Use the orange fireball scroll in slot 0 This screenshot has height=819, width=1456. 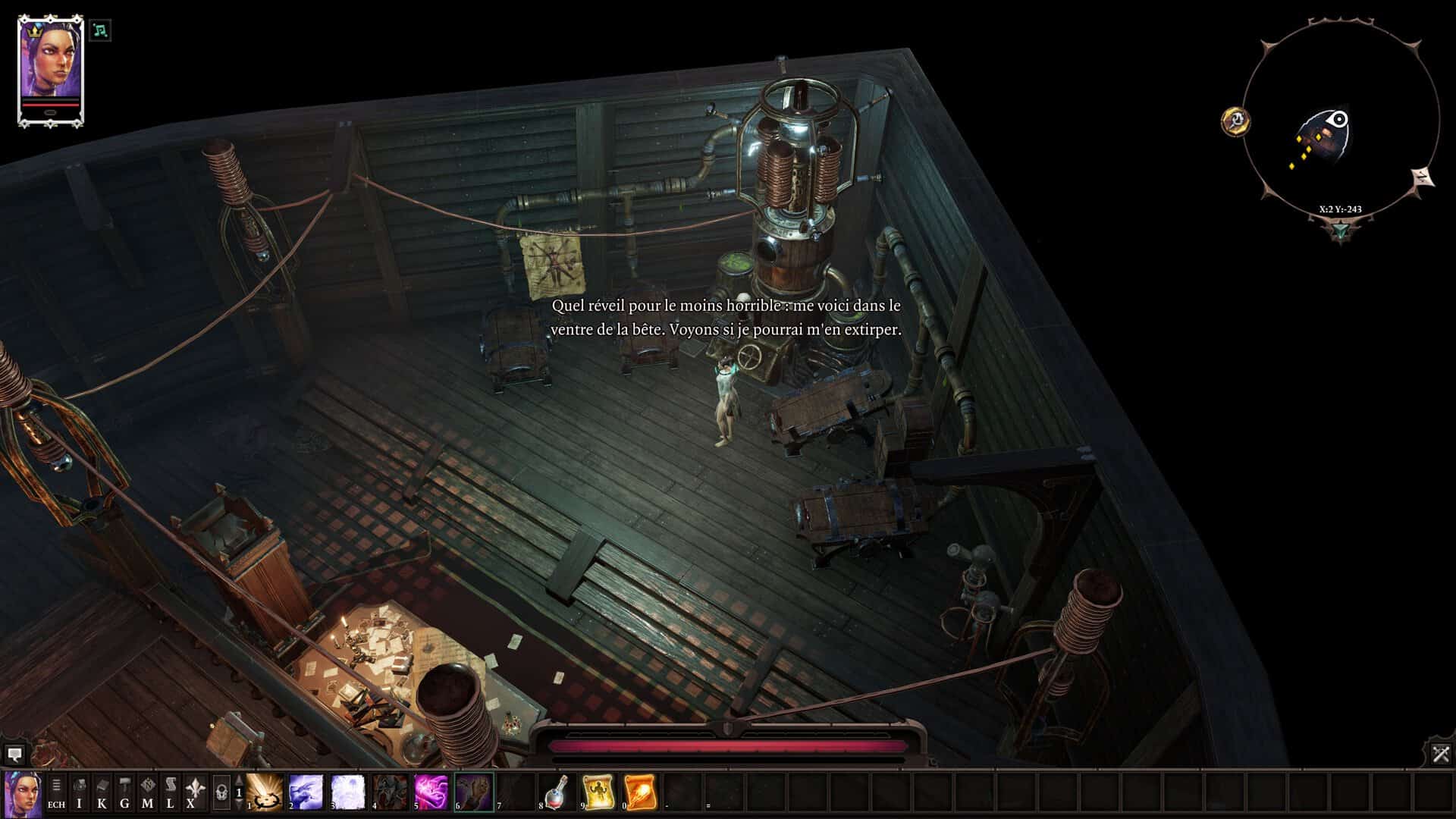(640, 792)
